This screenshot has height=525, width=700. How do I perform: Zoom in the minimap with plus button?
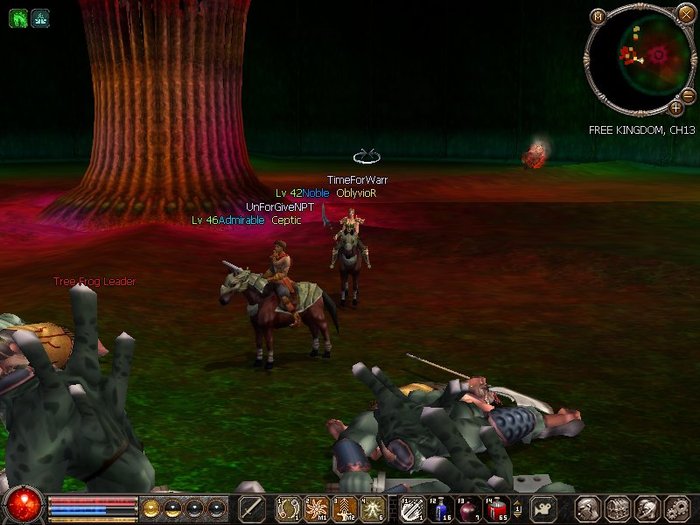[676, 108]
